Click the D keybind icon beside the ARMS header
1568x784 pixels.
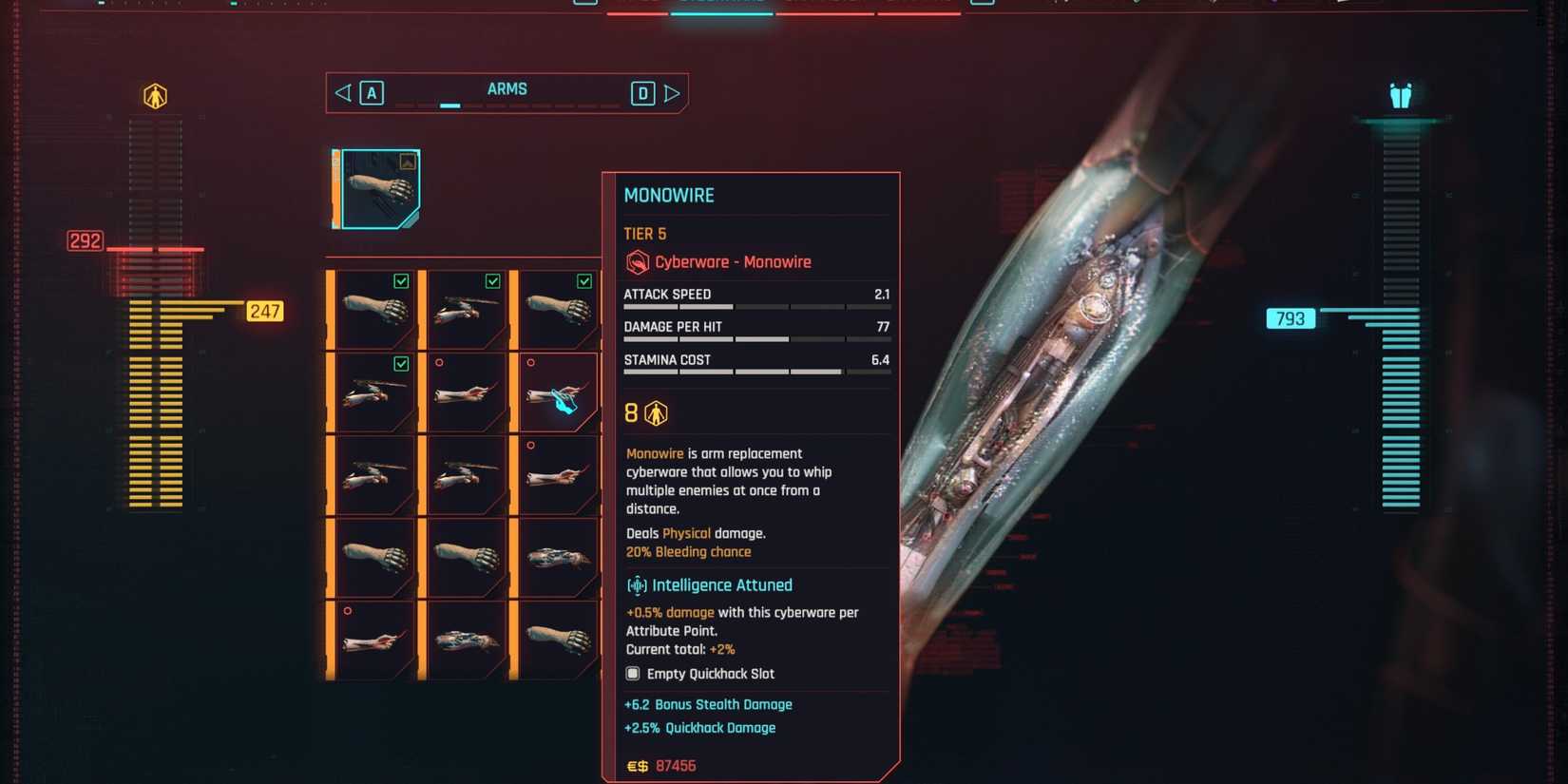coord(642,93)
